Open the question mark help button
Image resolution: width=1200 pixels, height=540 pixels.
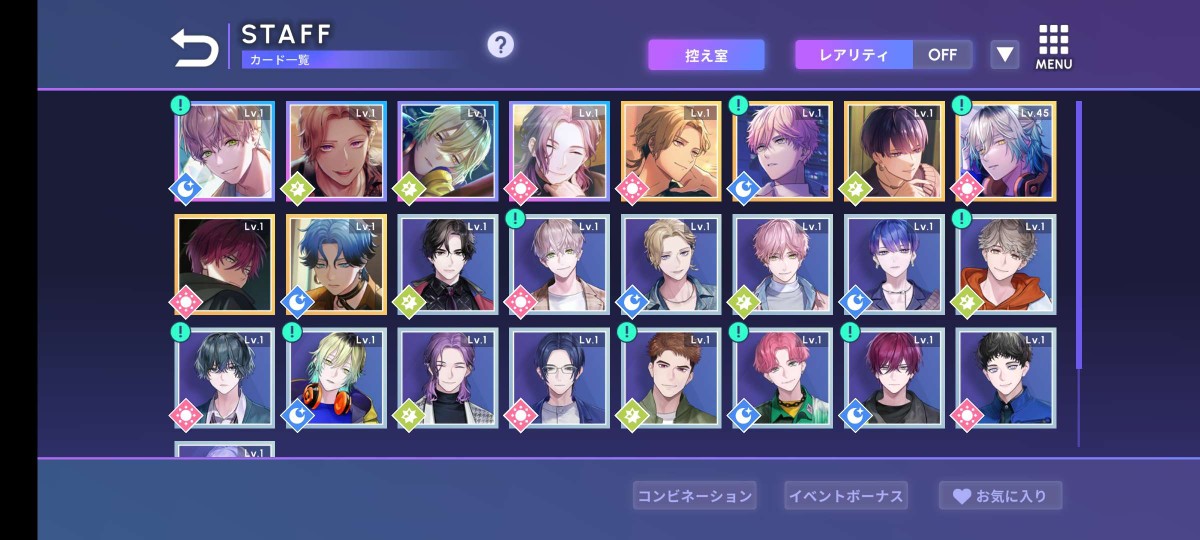point(500,45)
